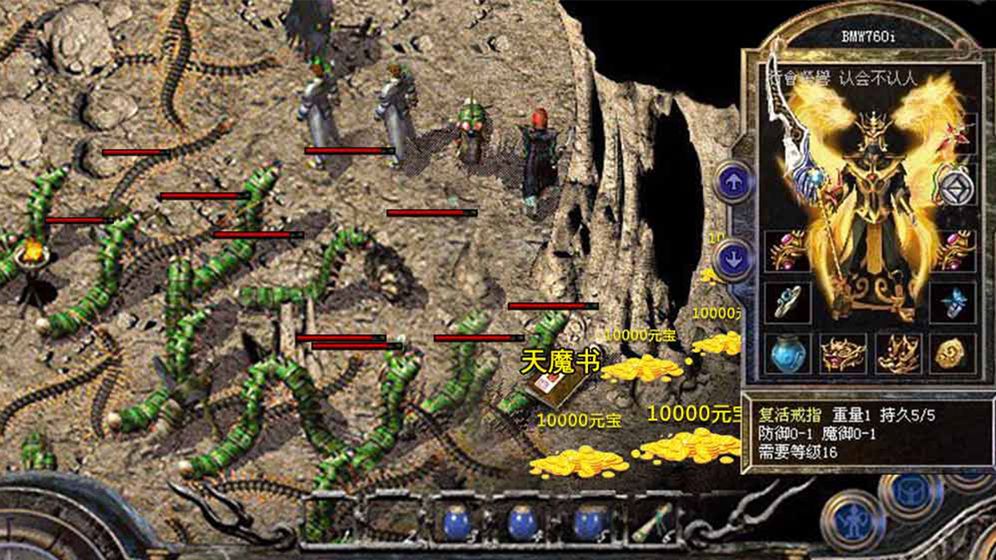Select the round gold medallion slot
Screen dimensions: 996x560
pyautogui.click(x=950, y=352)
